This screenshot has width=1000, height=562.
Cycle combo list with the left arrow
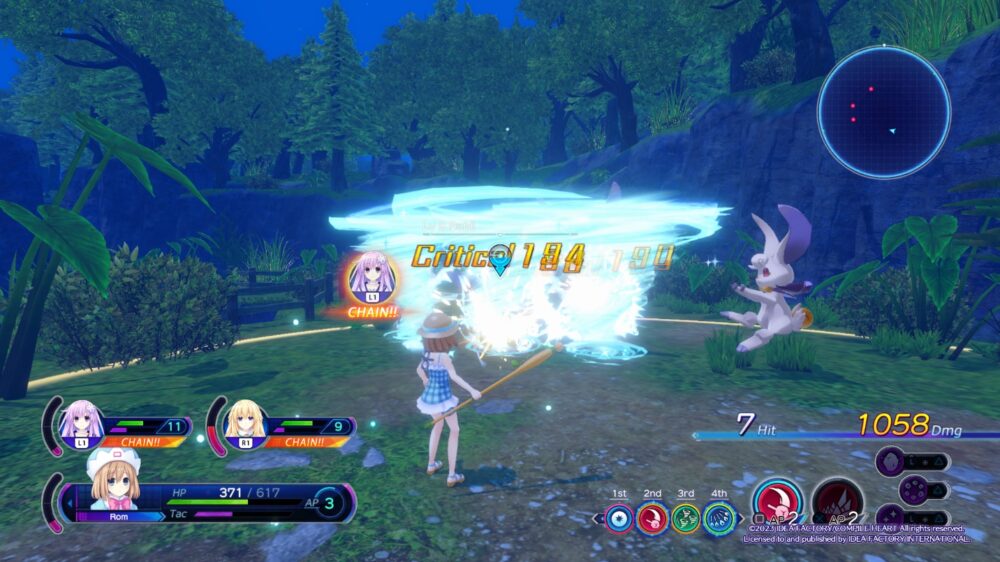[x=598, y=519]
